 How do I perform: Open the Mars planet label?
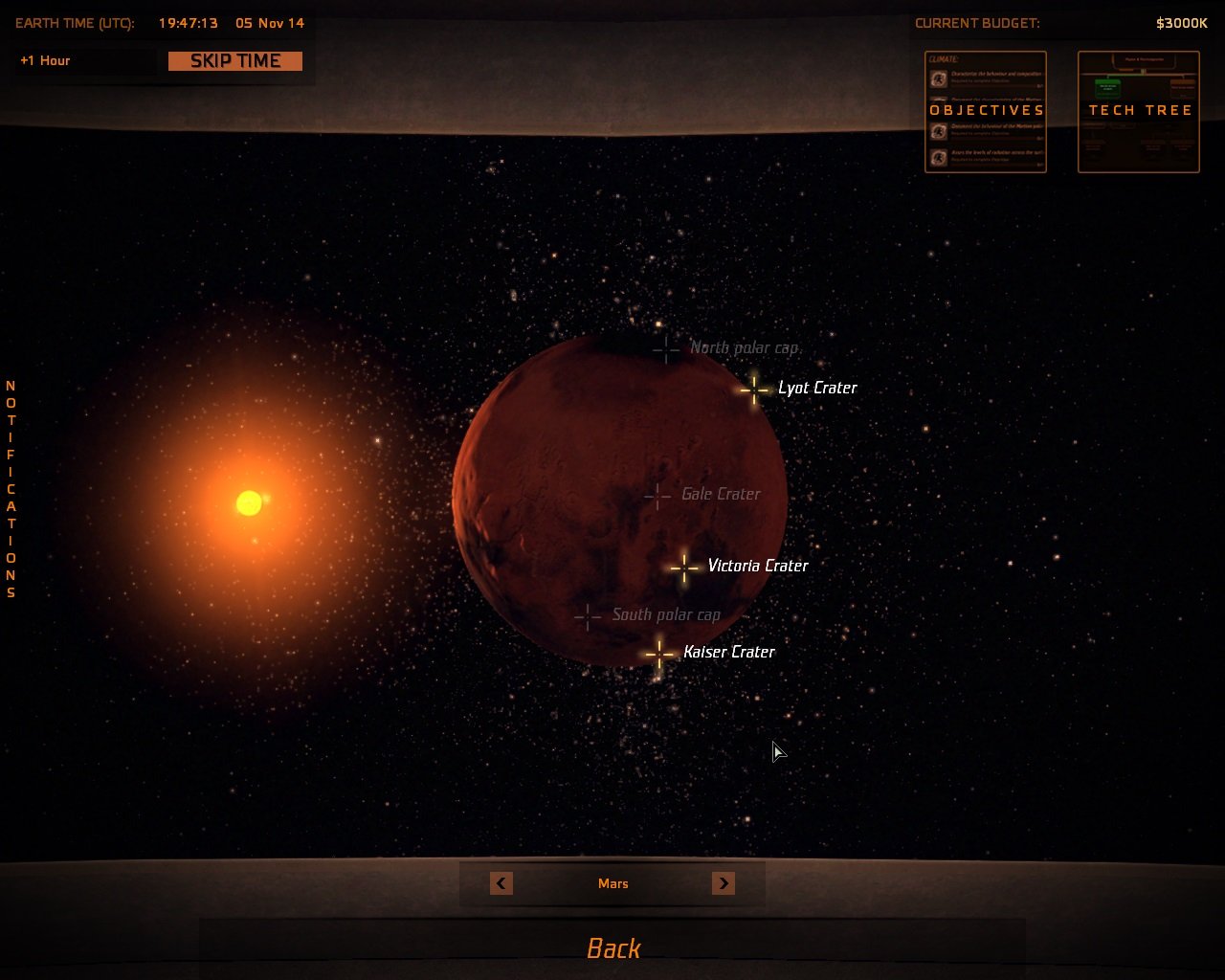612,882
